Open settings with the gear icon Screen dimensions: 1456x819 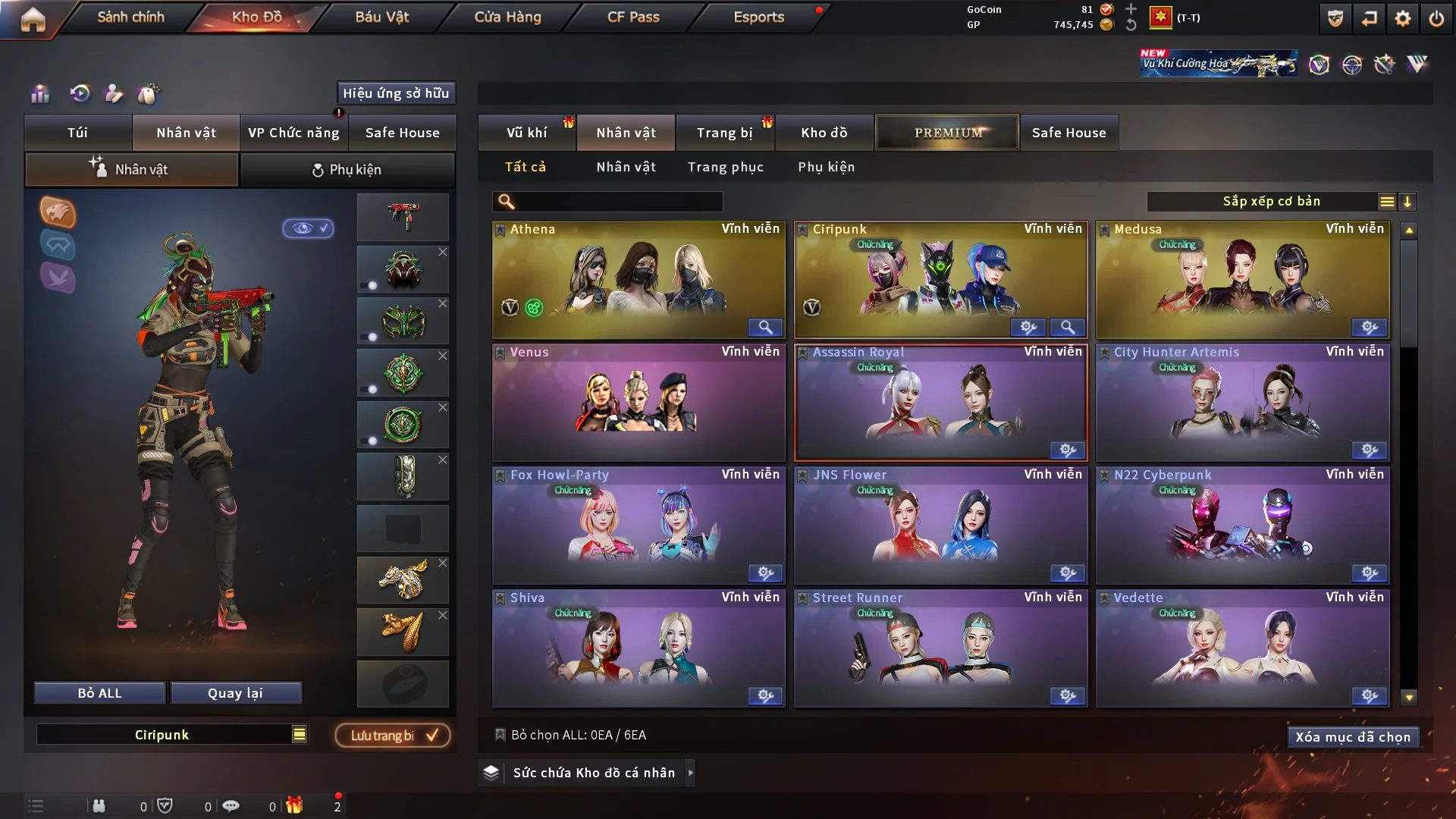[x=1402, y=18]
